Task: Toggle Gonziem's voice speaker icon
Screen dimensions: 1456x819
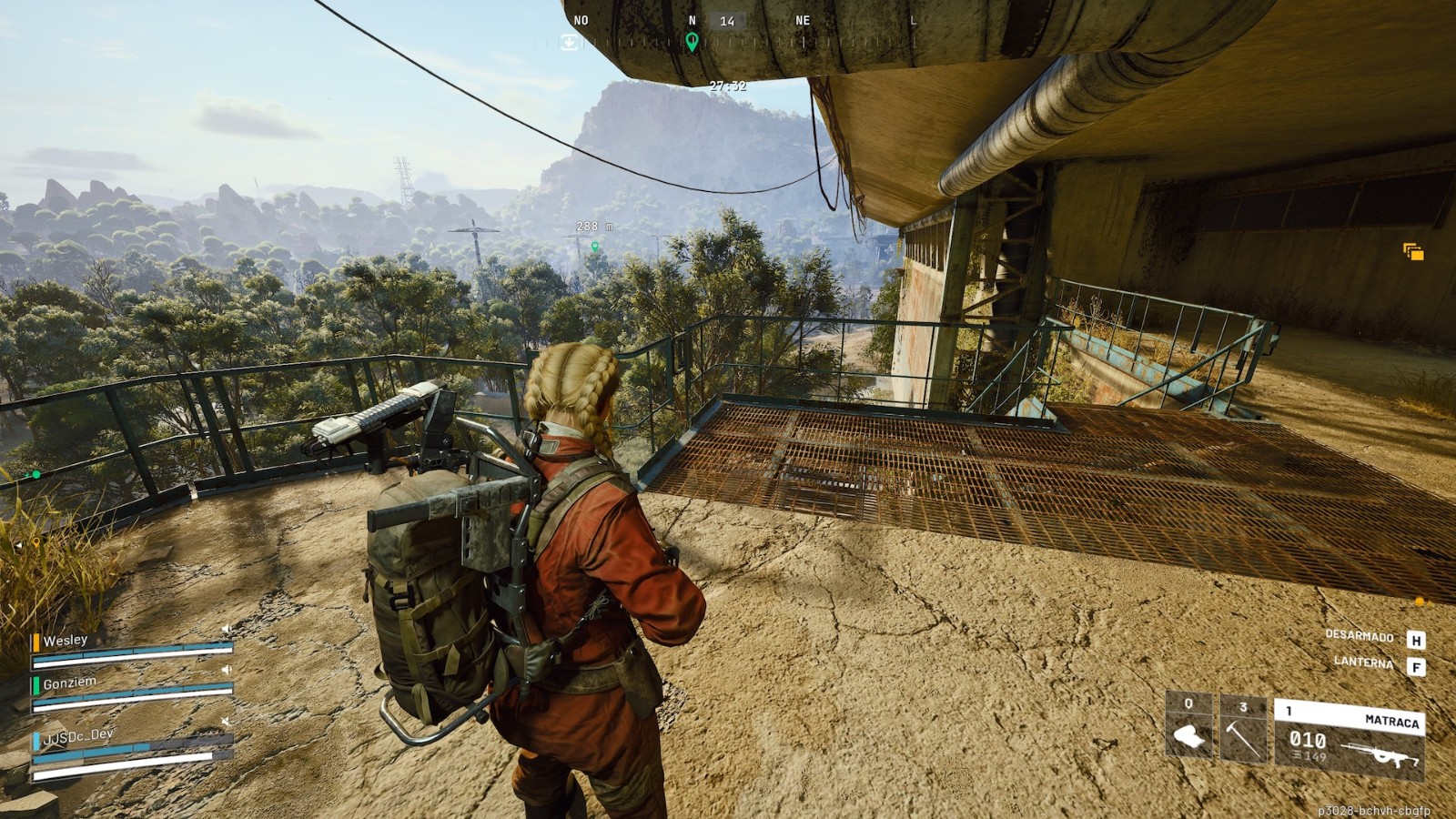Action: (x=227, y=670)
